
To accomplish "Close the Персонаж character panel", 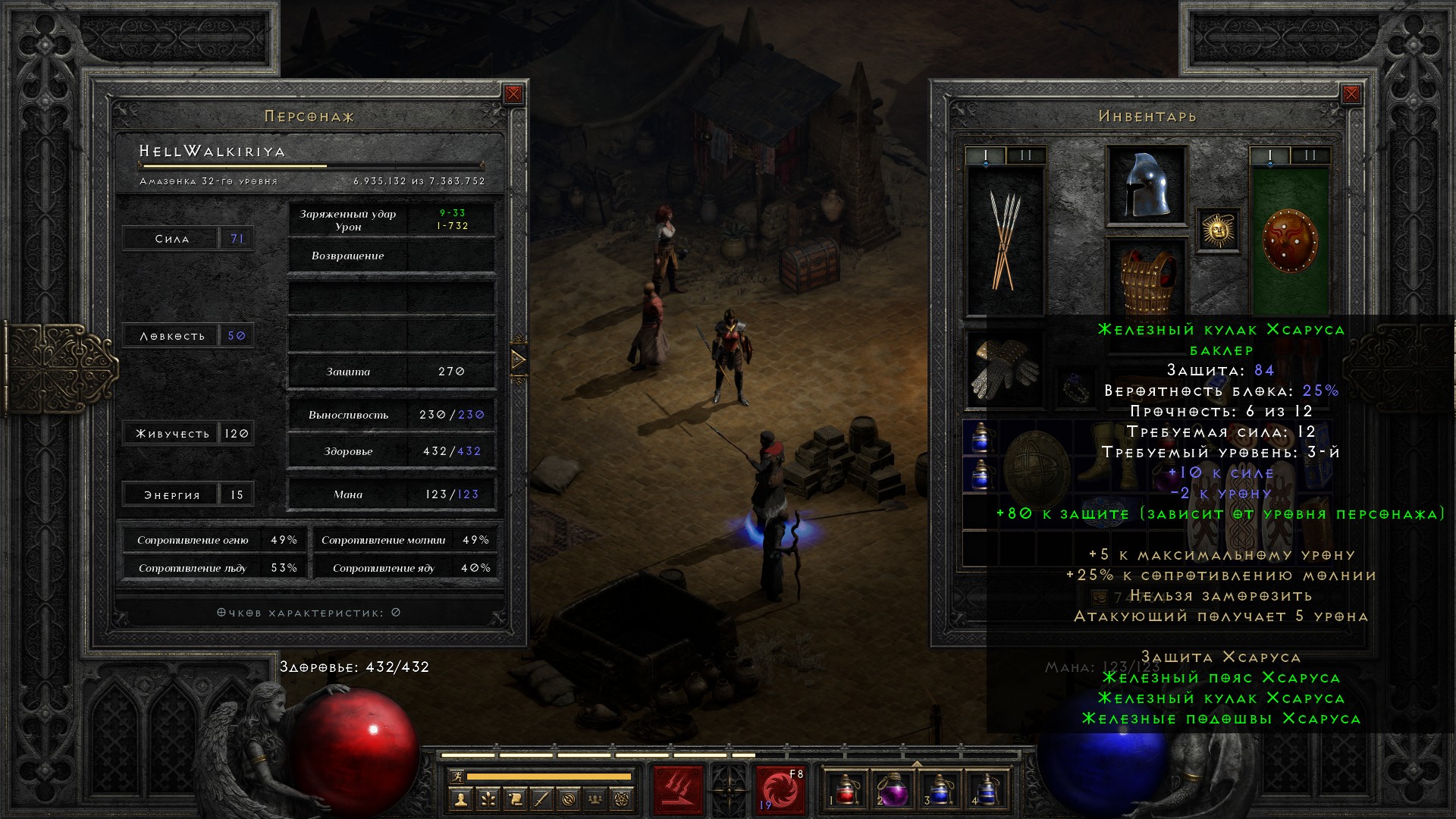I will pos(513,94).
